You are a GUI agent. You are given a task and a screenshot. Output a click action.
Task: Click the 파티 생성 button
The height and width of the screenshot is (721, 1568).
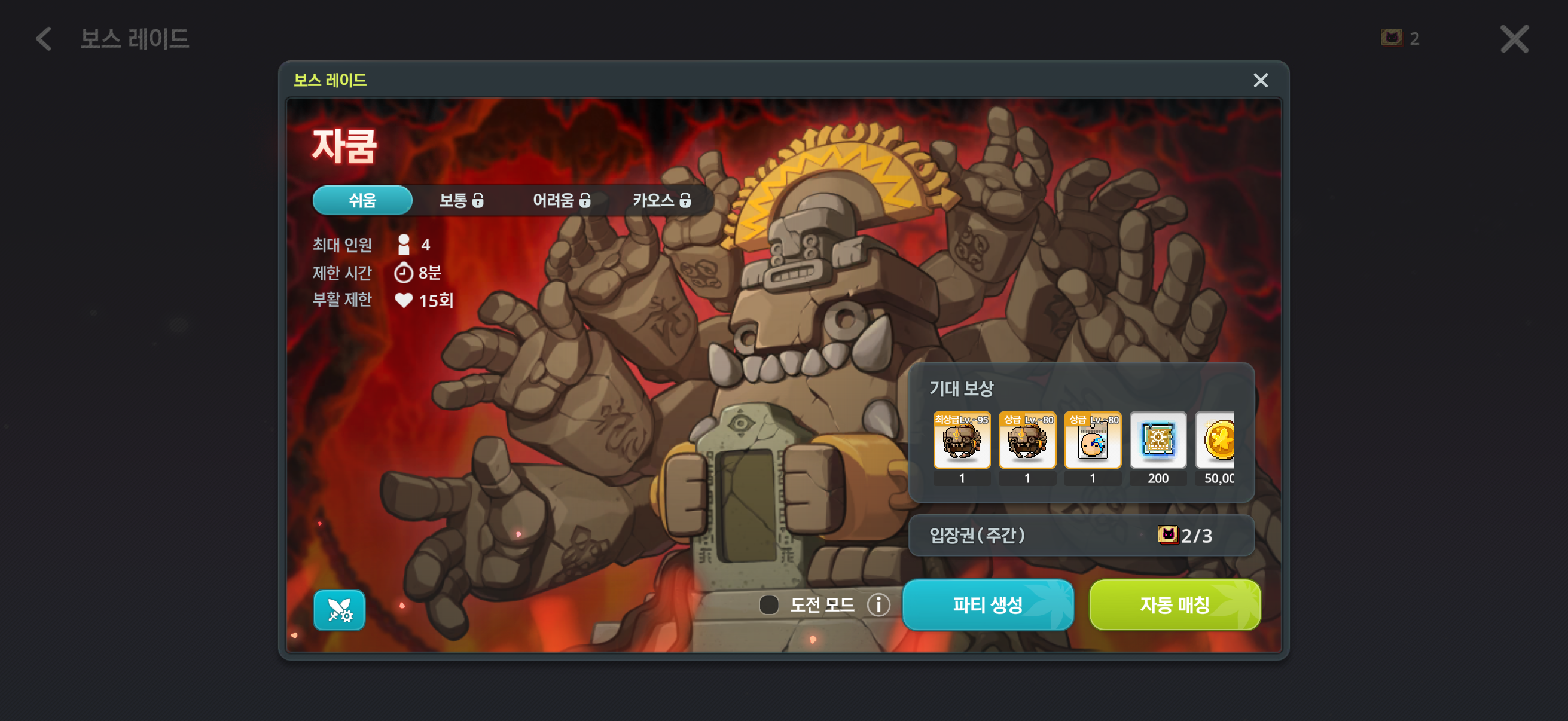pyautogui.click(x=988, y=604)
